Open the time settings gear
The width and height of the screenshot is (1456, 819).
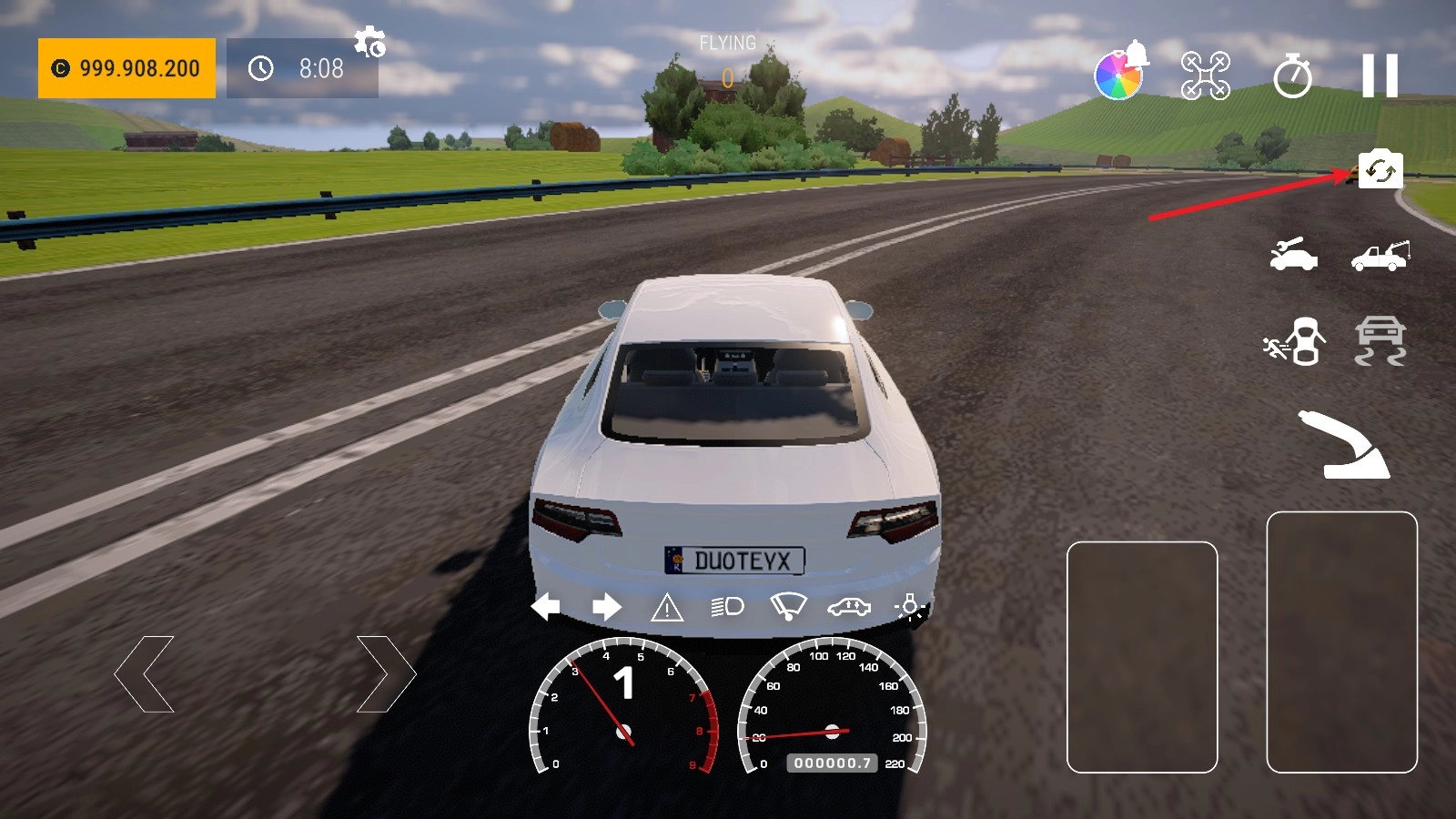click(369, 42)
